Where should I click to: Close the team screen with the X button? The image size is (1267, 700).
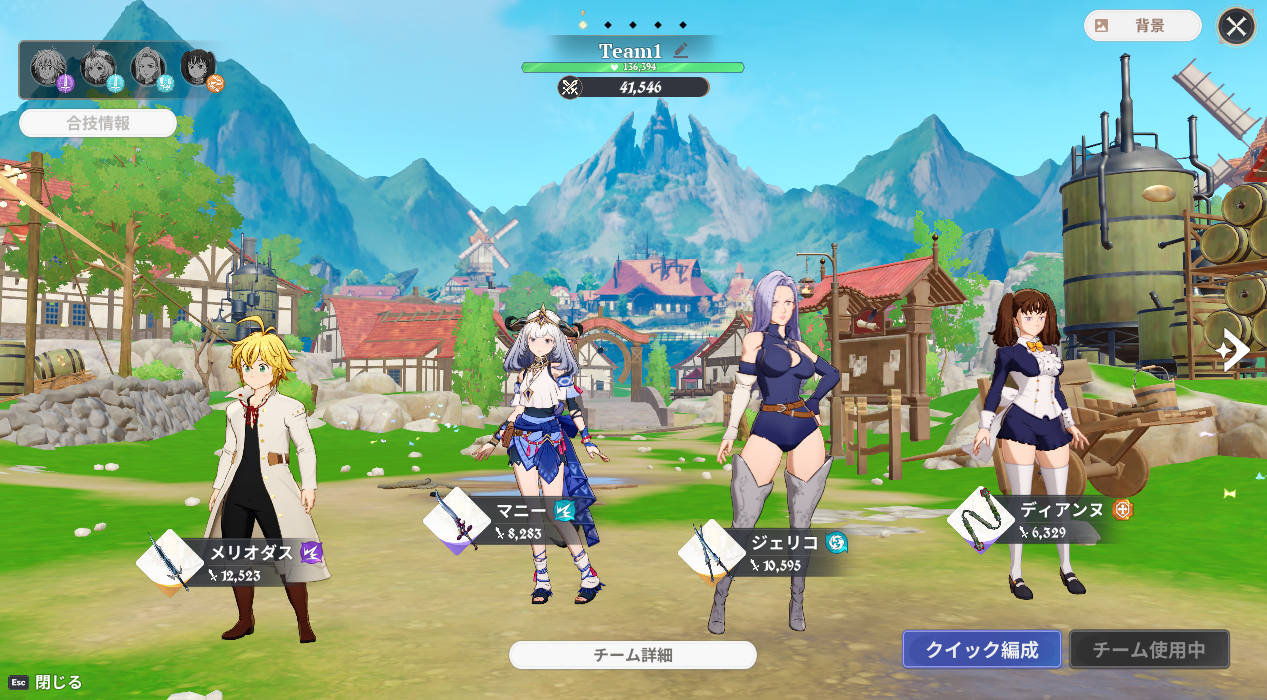coord(1236,27)
